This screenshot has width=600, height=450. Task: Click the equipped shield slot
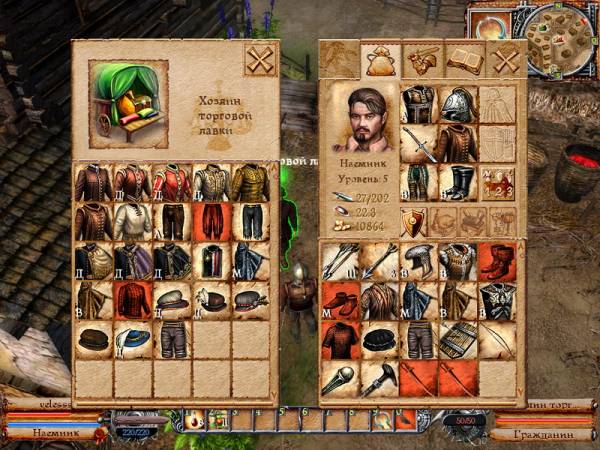pyautogui.click(x=415, y=221)
